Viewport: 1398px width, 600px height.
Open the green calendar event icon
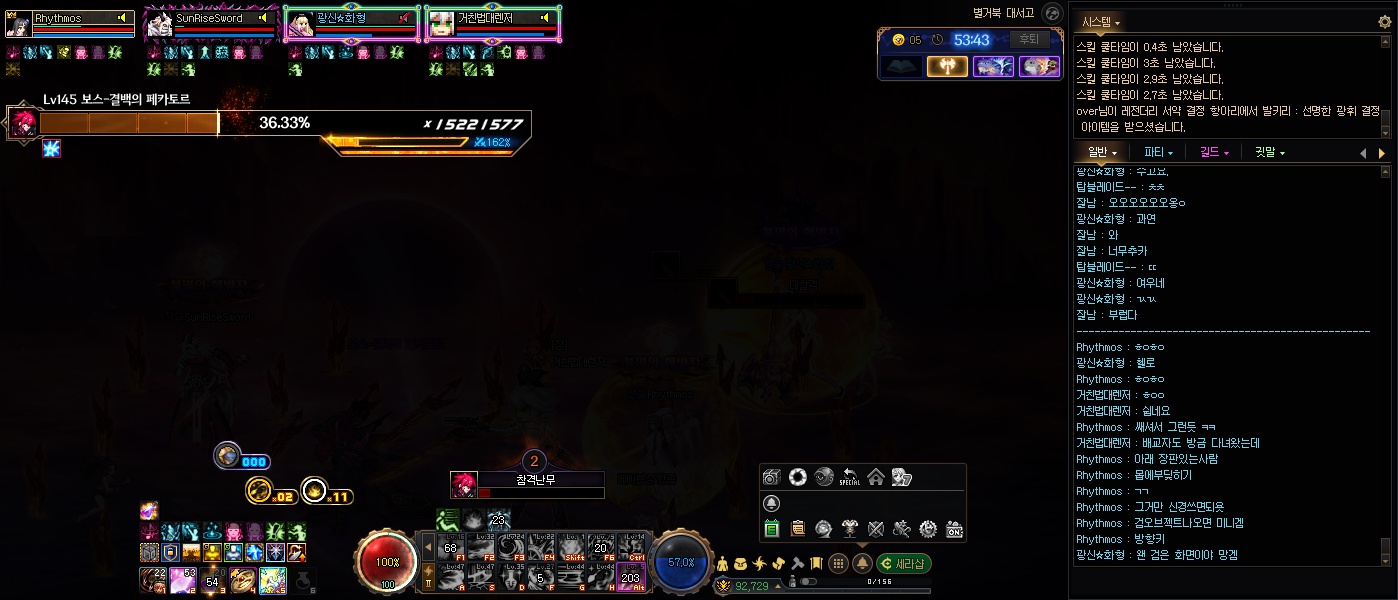[771, 528]
